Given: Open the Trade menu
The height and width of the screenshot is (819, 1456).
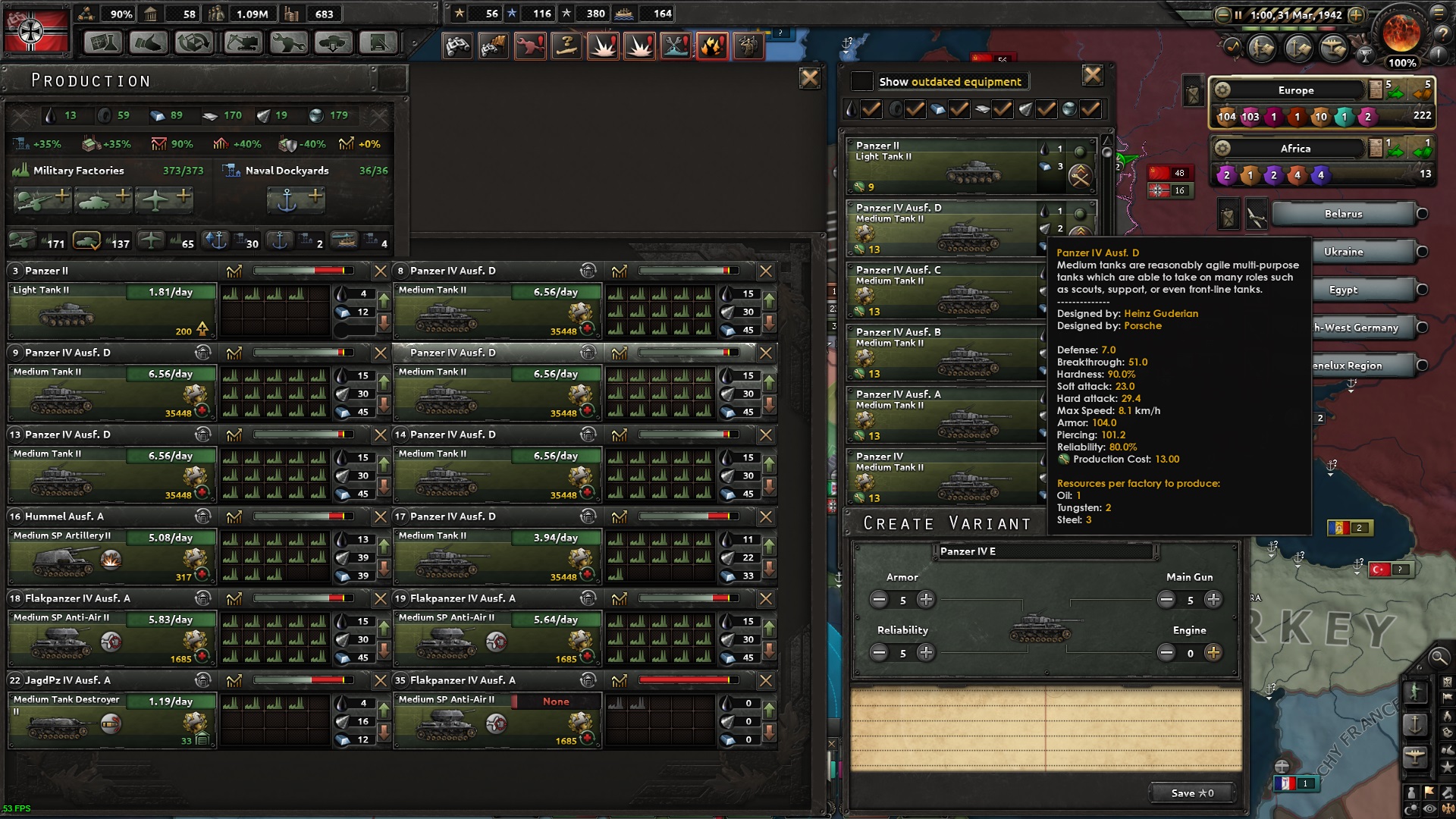Looking at the screenshot, I should pyautogui.click(x=195, y=42).
